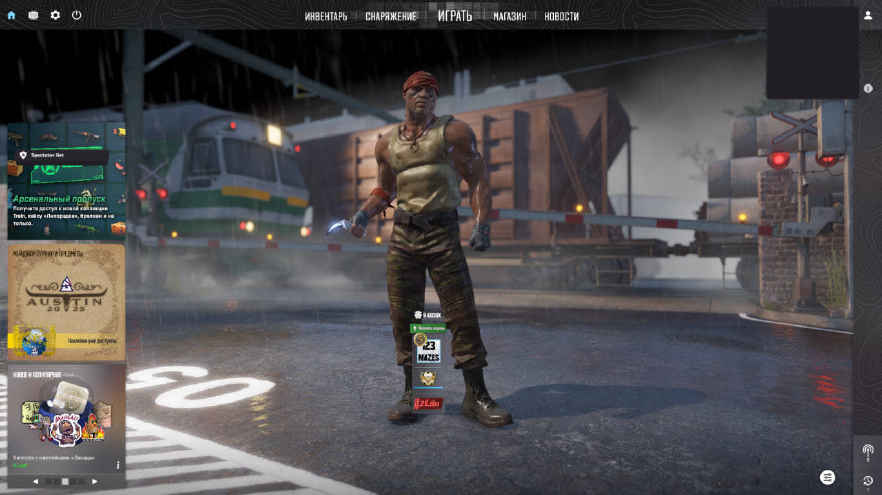Switch to the Снаряжение tab
The height and width of the screenshot is (495, 882).
click(x=391, y=16)
